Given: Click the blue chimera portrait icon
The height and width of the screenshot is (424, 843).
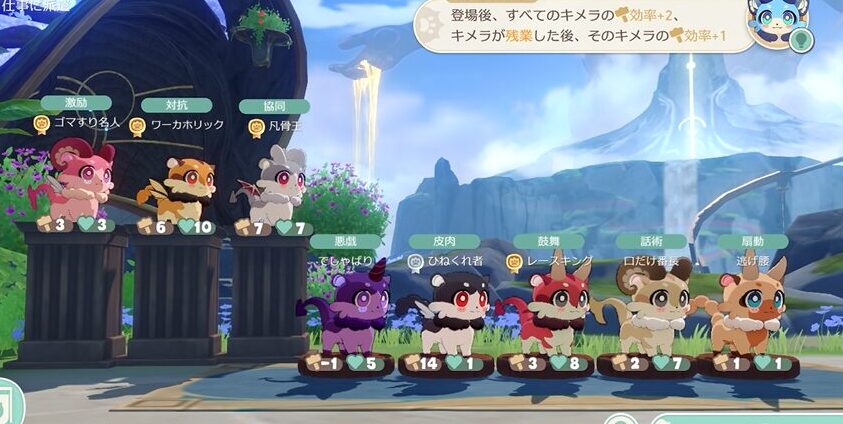Looking at the screenshot, I should click(775, 24).
